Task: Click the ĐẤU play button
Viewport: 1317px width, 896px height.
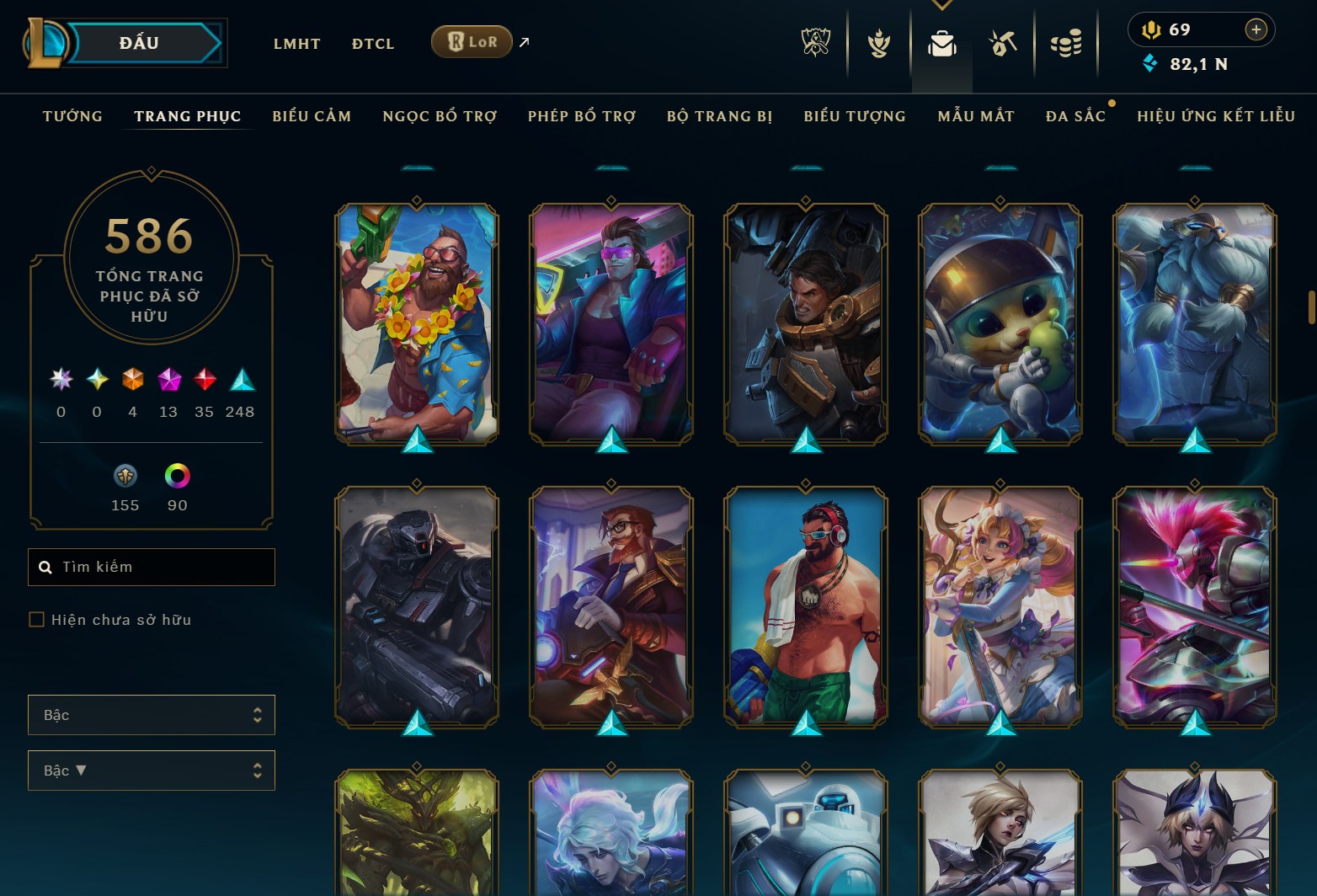Action: pyautogui.click(x=141, y=43)
